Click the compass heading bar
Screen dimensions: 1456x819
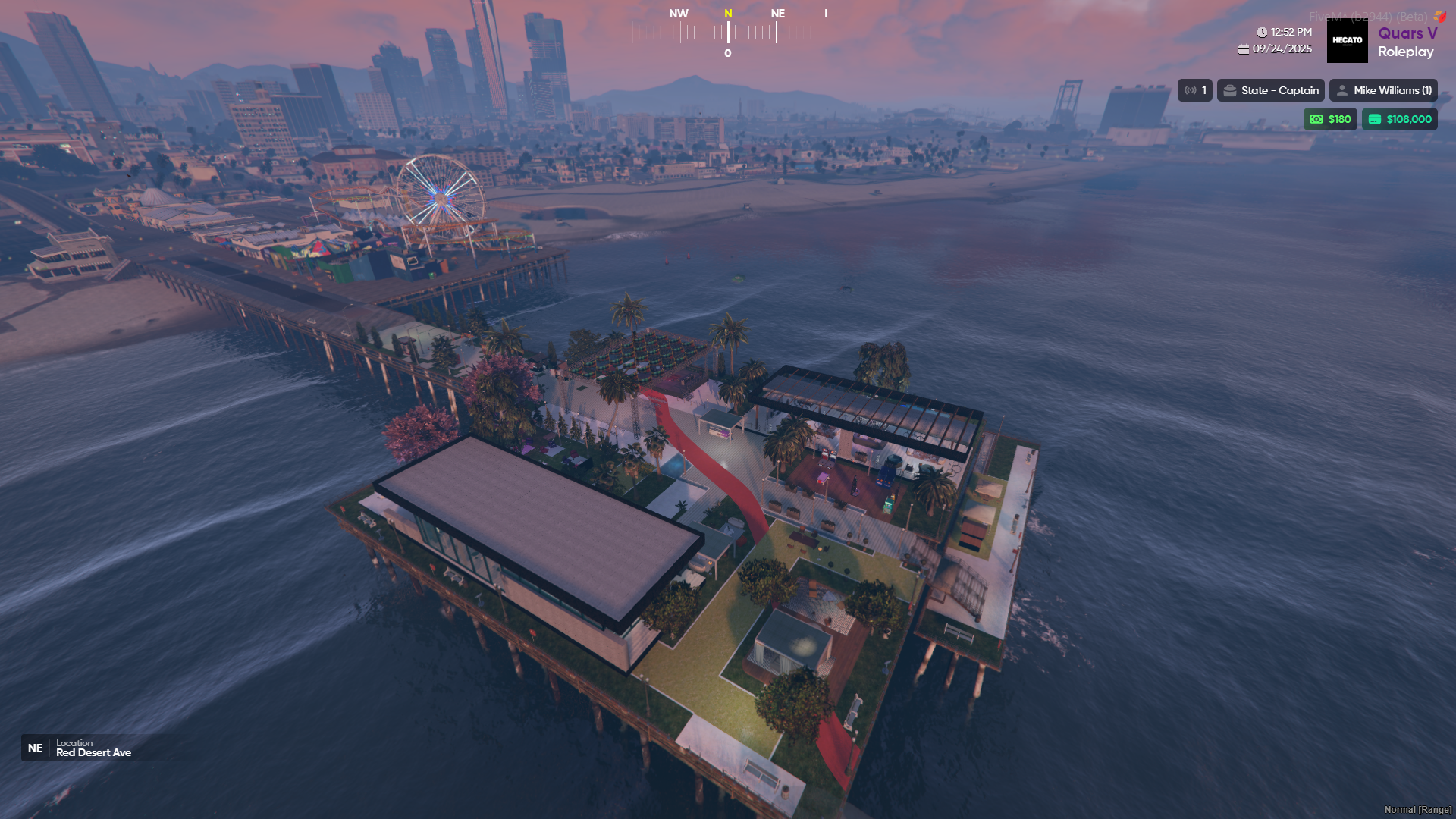click(x=728, y=33)
